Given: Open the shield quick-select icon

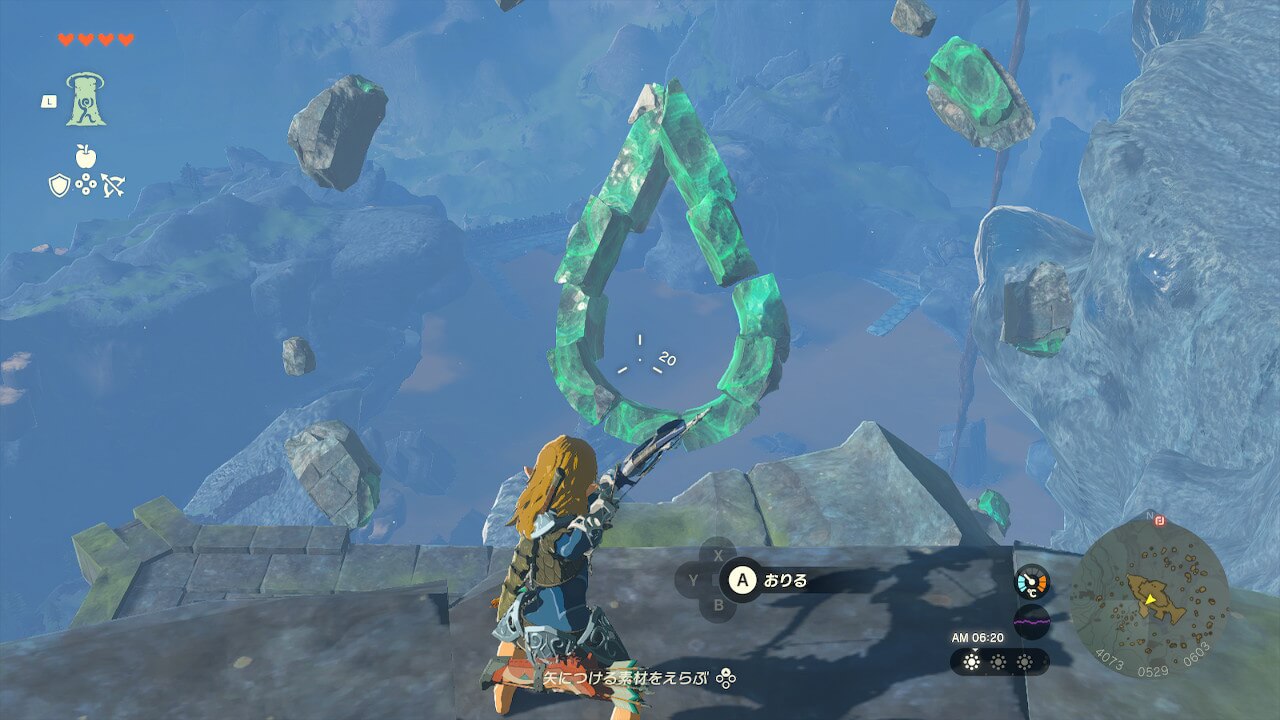Looking at the screenshot, I should [x=59, y=184].
